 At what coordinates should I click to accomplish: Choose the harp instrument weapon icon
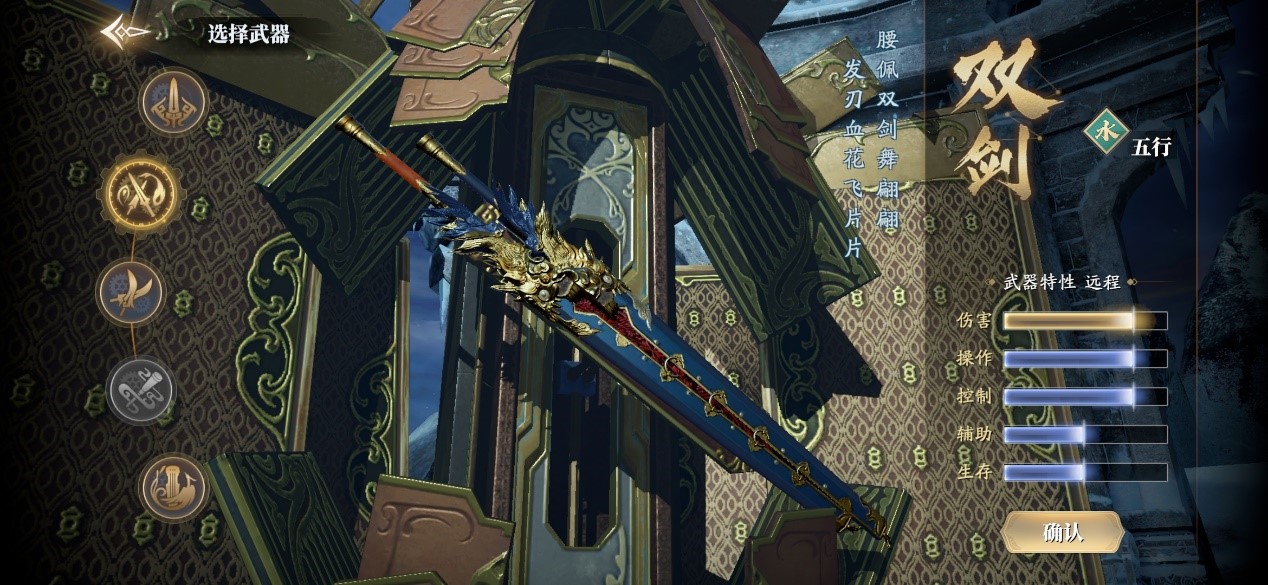(175, 488)
